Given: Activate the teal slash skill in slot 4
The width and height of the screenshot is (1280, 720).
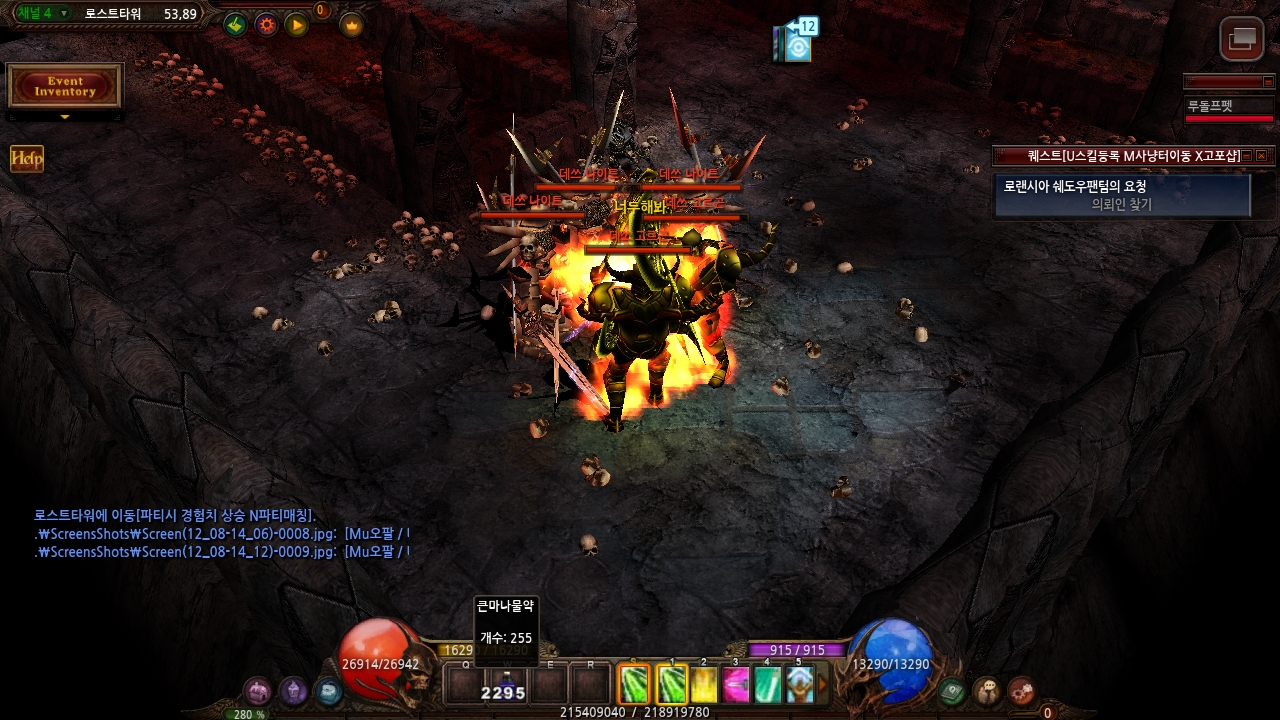Looking at the screenshot, I should 767,685.
